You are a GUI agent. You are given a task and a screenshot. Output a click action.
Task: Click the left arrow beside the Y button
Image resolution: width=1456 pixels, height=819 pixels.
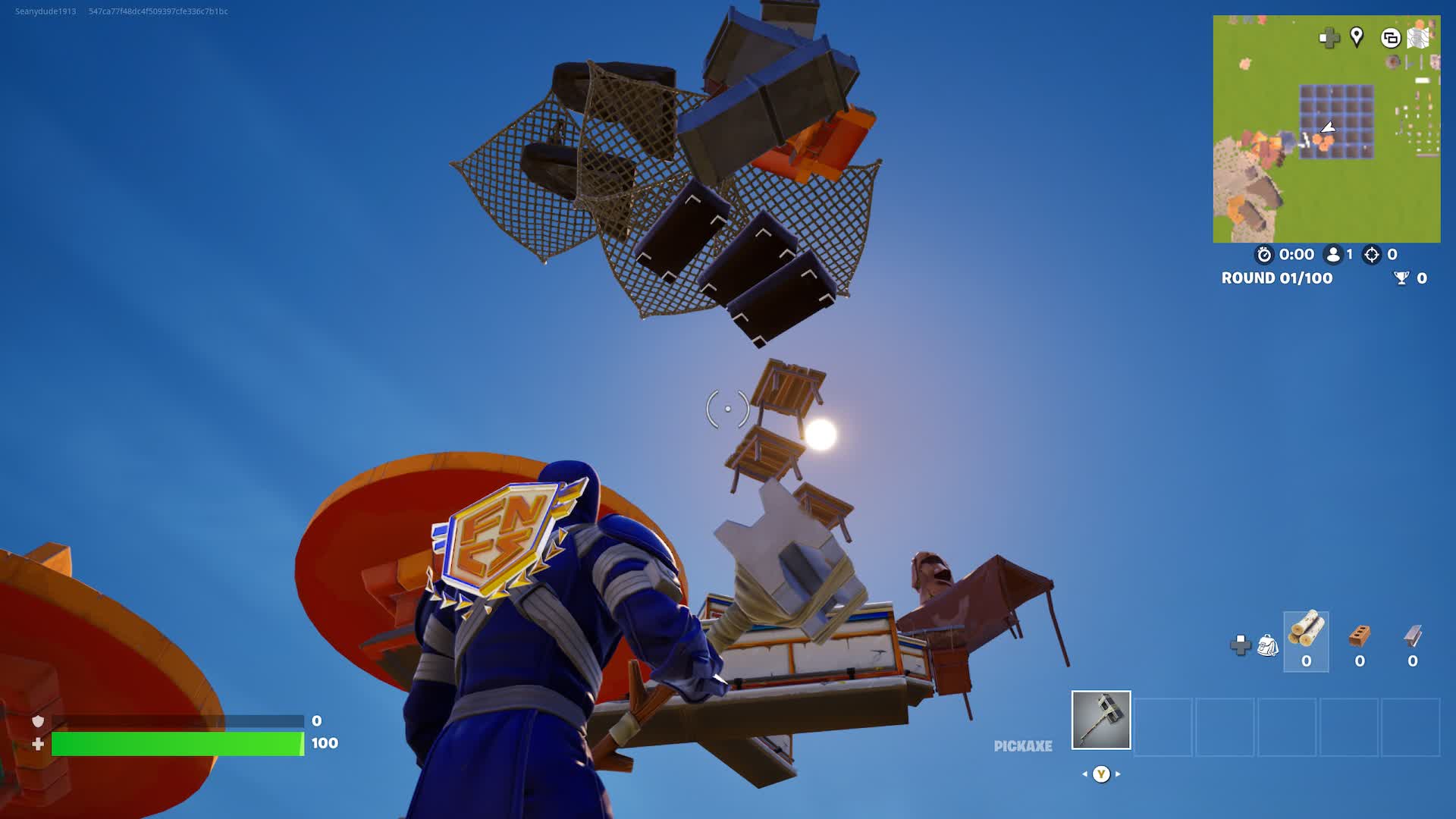click(x=1083, y=775)
